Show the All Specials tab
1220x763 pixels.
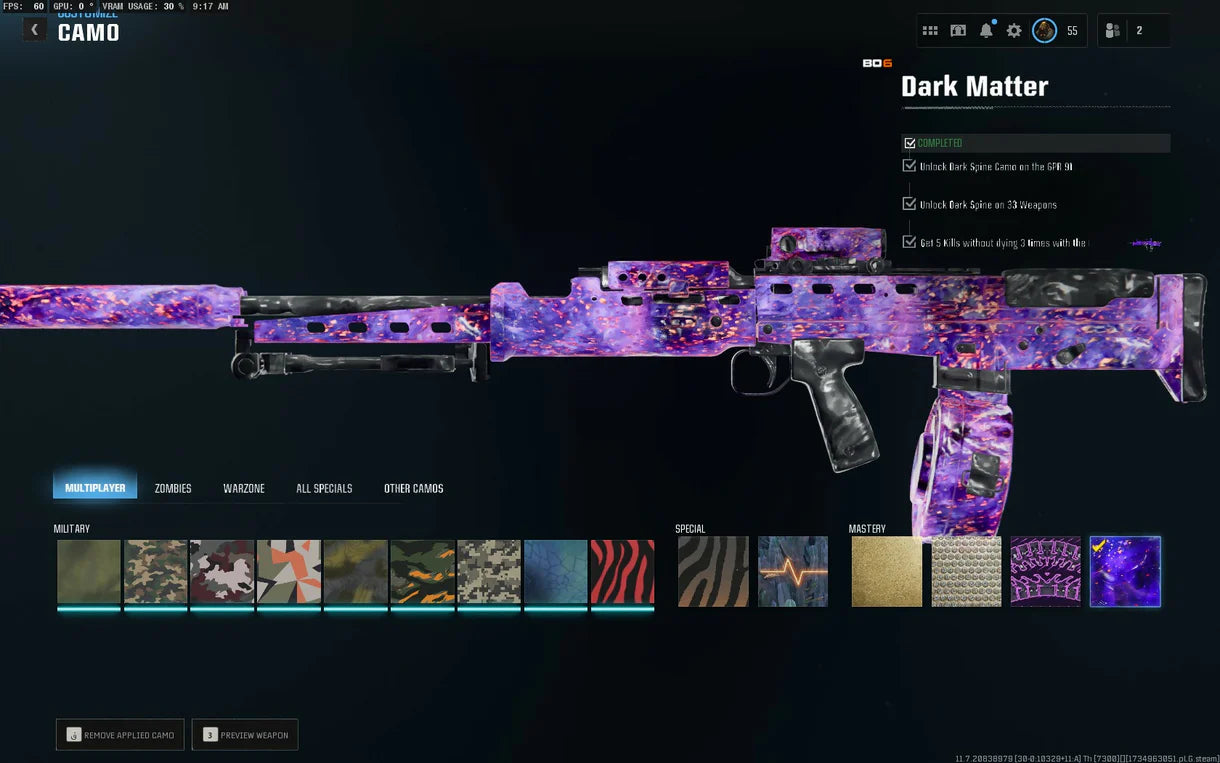pyautogui.click(x=324, y=488)
